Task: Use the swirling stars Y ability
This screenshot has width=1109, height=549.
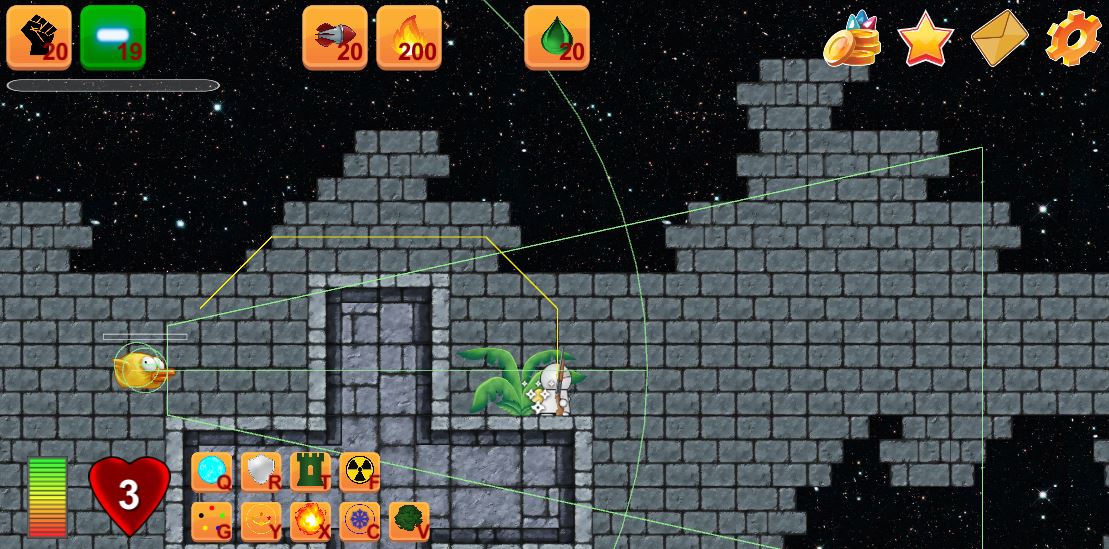Action: [x=261, y=521]
